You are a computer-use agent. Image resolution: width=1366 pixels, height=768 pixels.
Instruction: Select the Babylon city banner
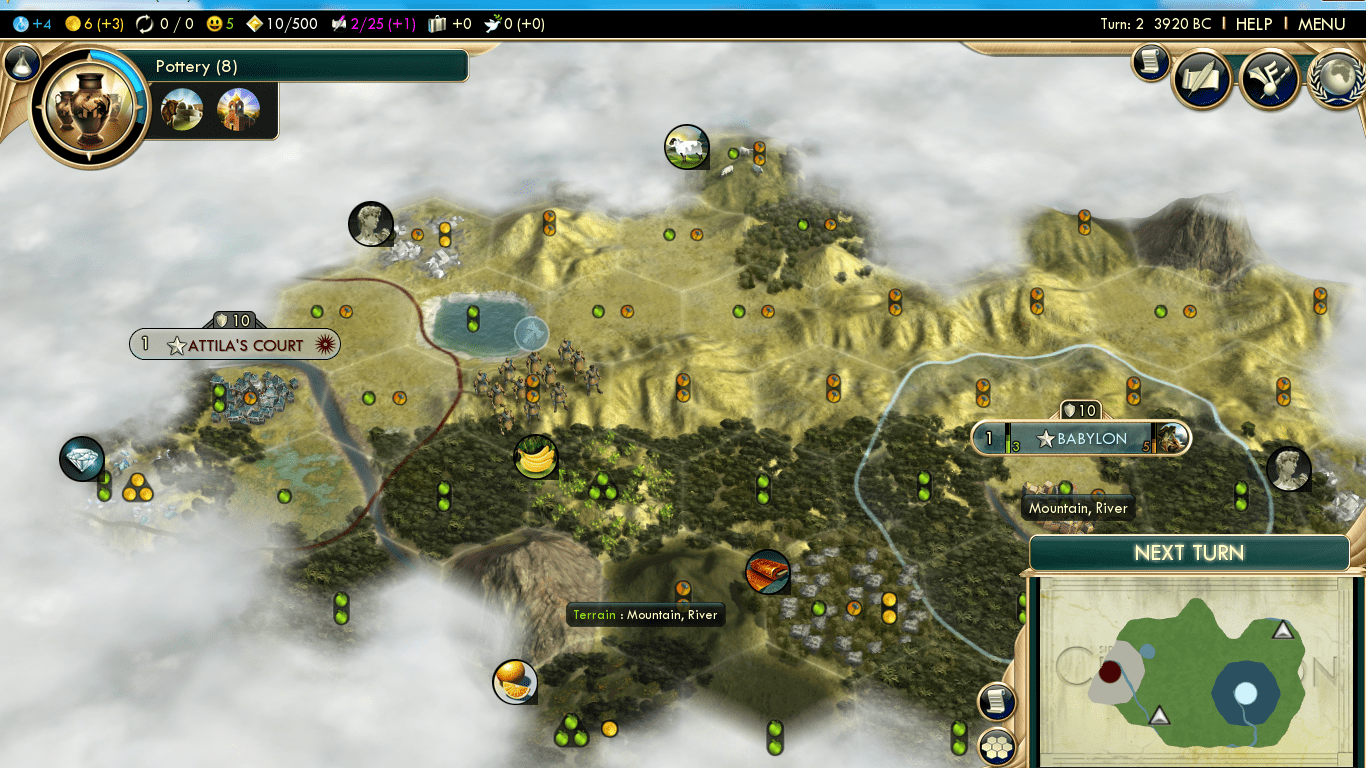[x=1080, y=438]
